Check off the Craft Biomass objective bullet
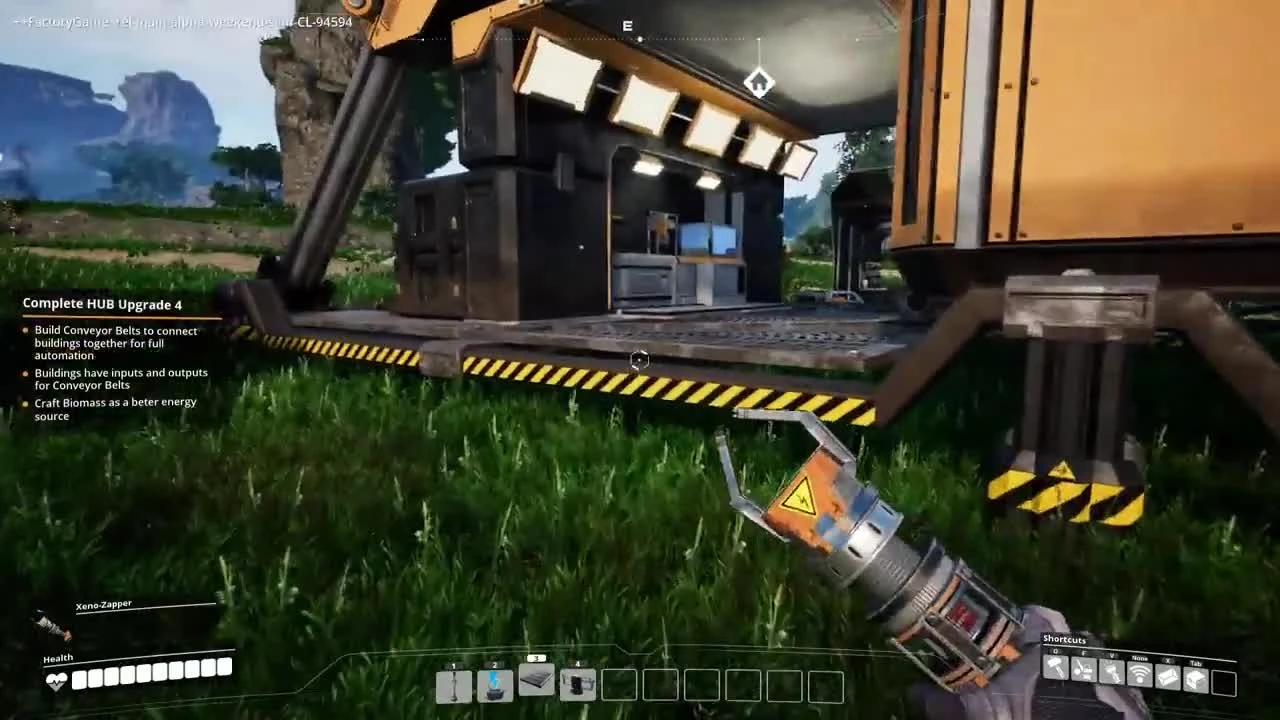Viewport: 1280px width, 720px height. (x=25, y=402)
